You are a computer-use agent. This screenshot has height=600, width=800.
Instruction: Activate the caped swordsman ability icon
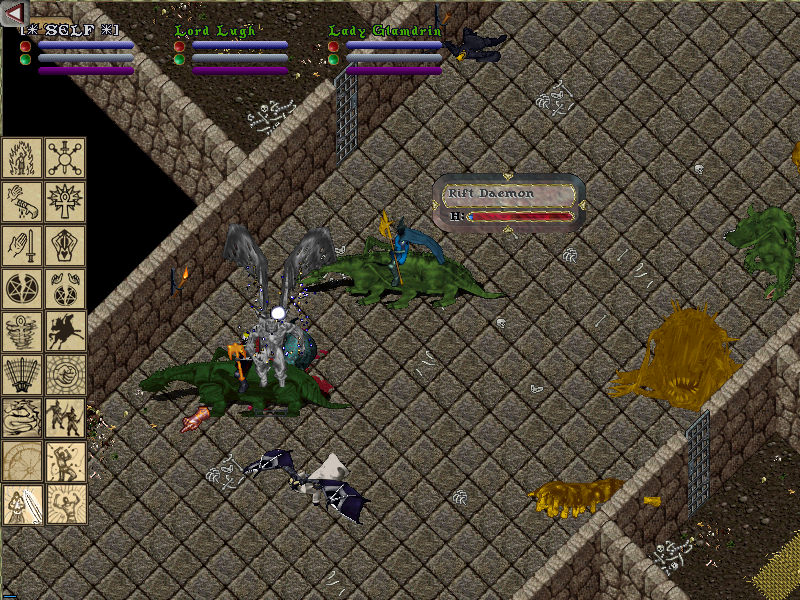23,505
